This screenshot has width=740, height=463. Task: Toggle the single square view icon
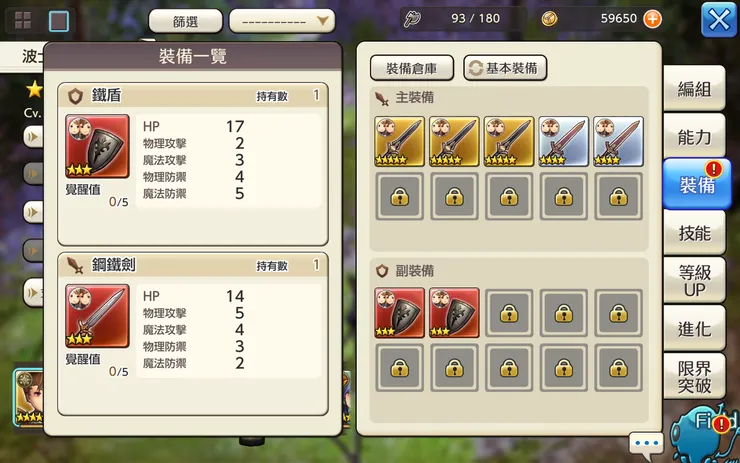pyautogui.click(x=59, y=20)
